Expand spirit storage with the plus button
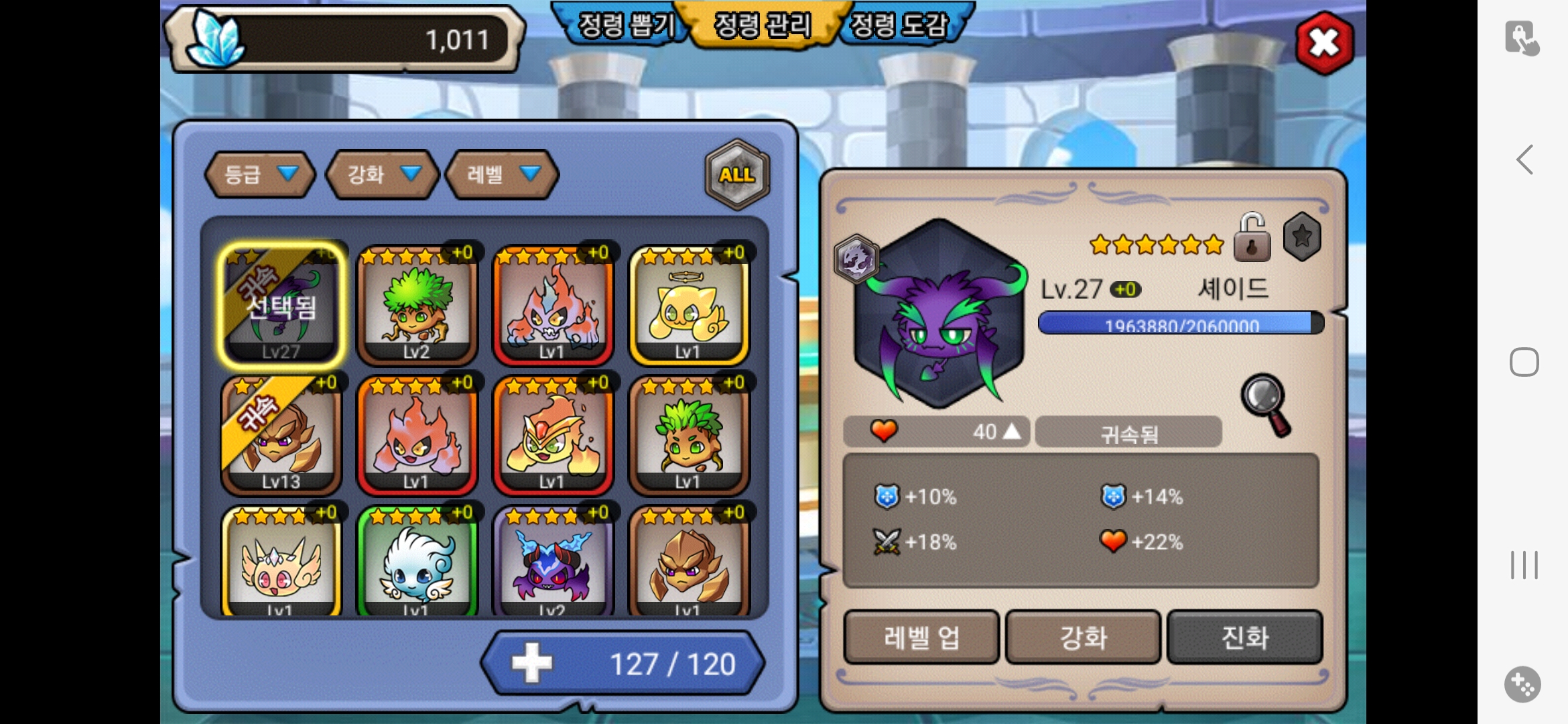The height and width of the screenshot is (724, 1568). (x=532, y=663)
